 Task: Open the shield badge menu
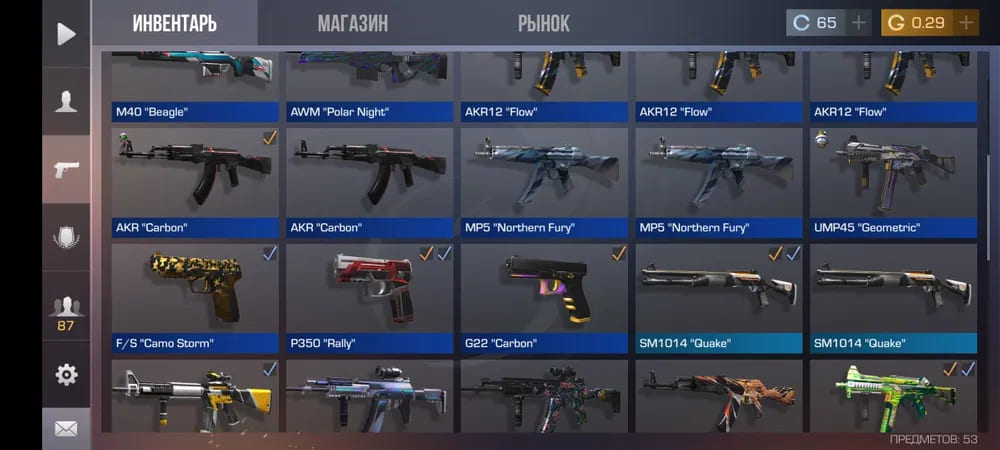pos(66,237)
